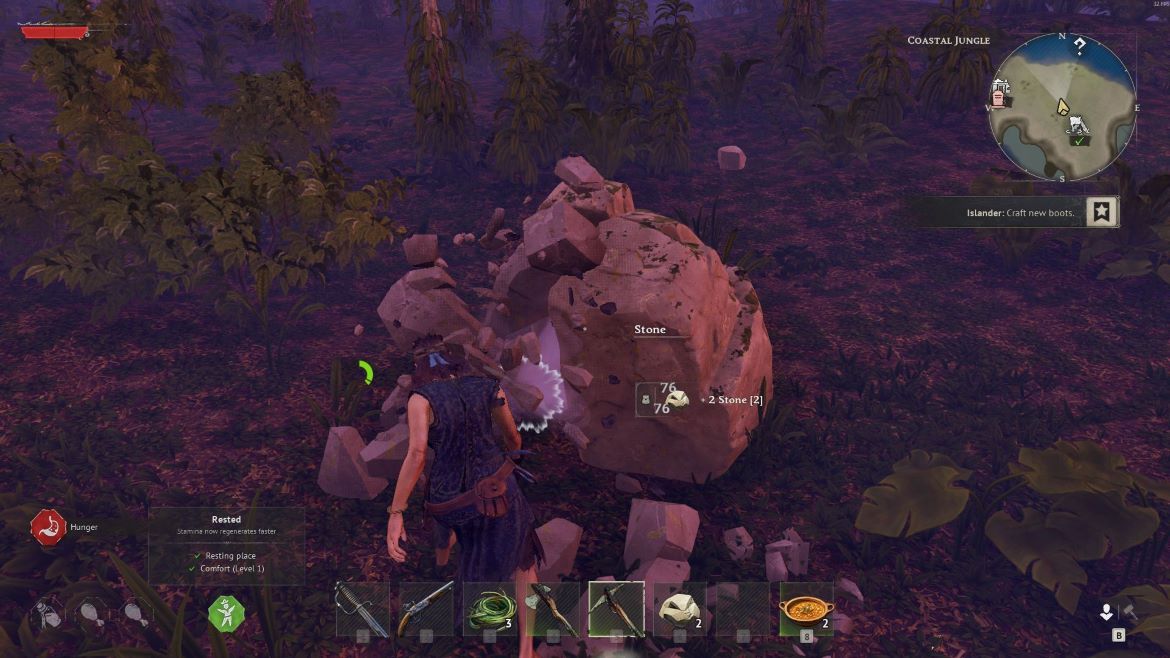This screenshot has width=1170, height=658.
Task: Select the cutlass sword hotbar slot
Action: pyautogui.click(x=361, y=609)
